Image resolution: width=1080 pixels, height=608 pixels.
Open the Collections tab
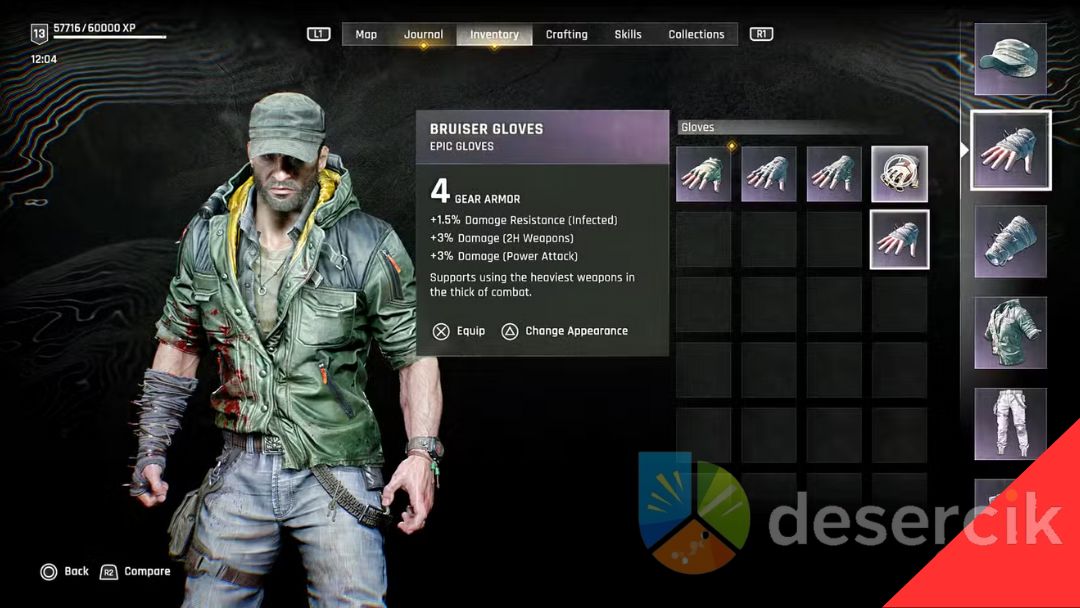click(x=696, y=34)
